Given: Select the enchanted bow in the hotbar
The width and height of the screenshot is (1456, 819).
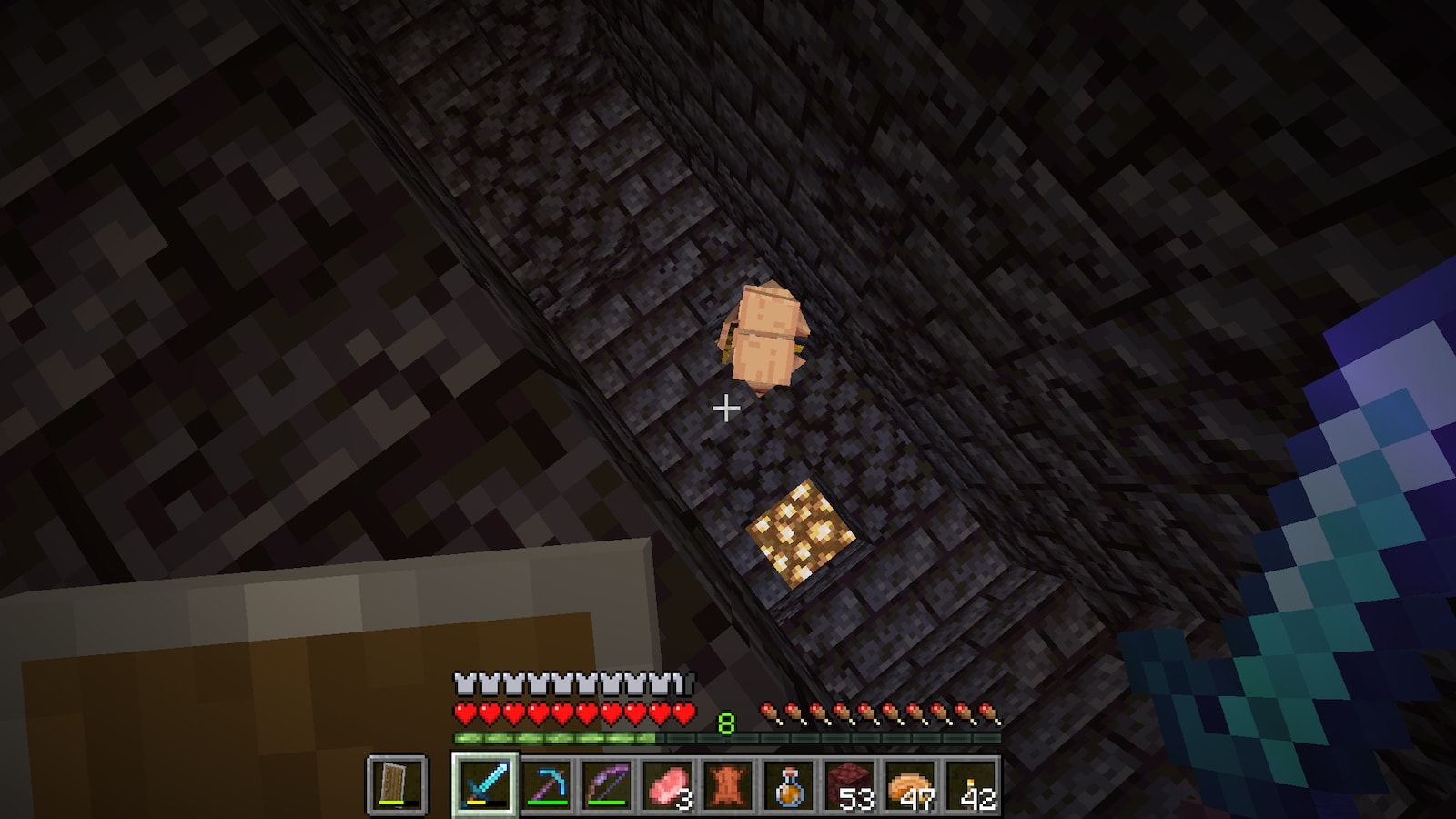Looking at the screenshot, I should coord(607,784).
